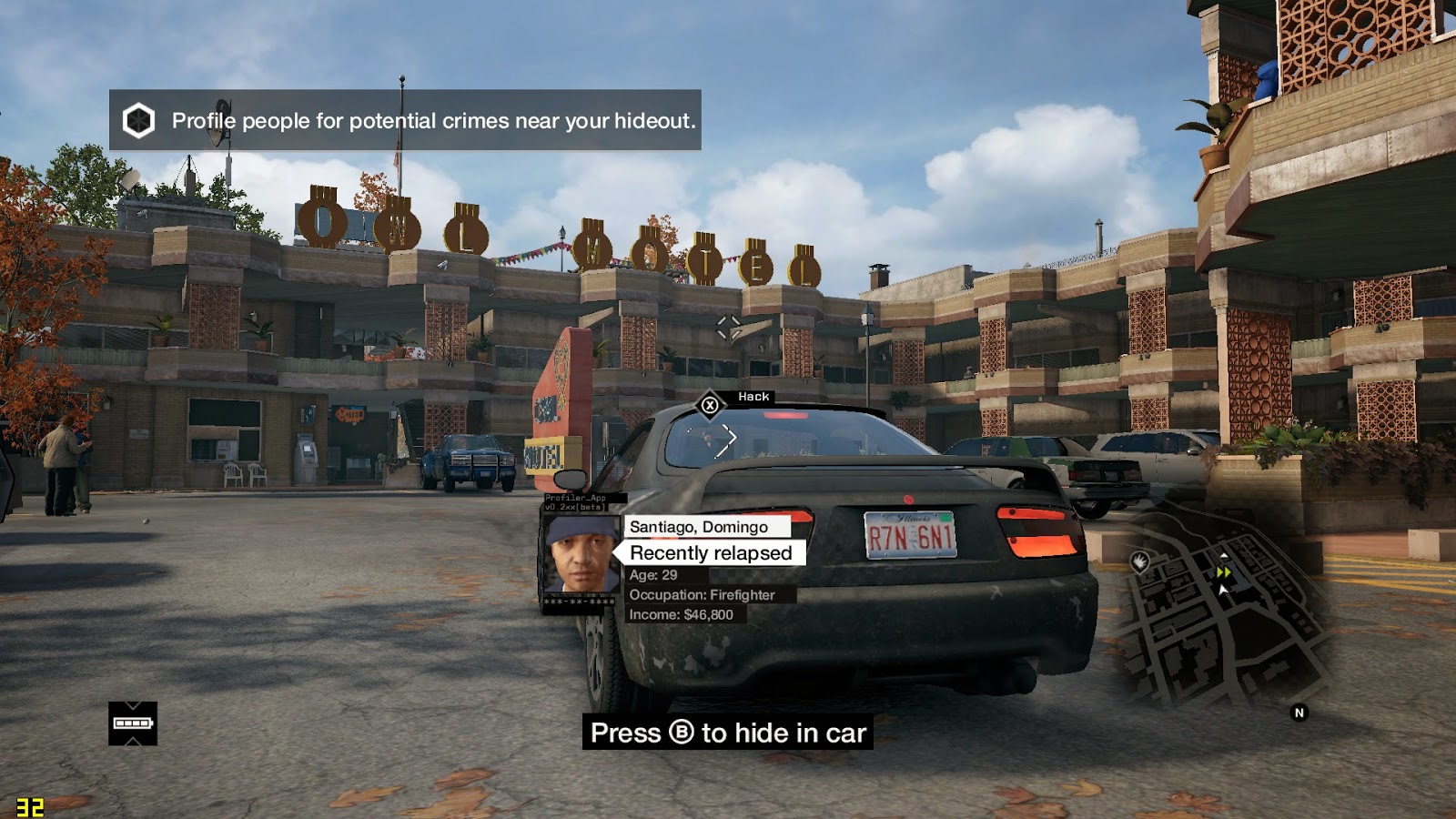The image size is (1456, 819).
Task: Click the hexagonal objective icon beside the mission text
Action: click(x=138, y=118)
